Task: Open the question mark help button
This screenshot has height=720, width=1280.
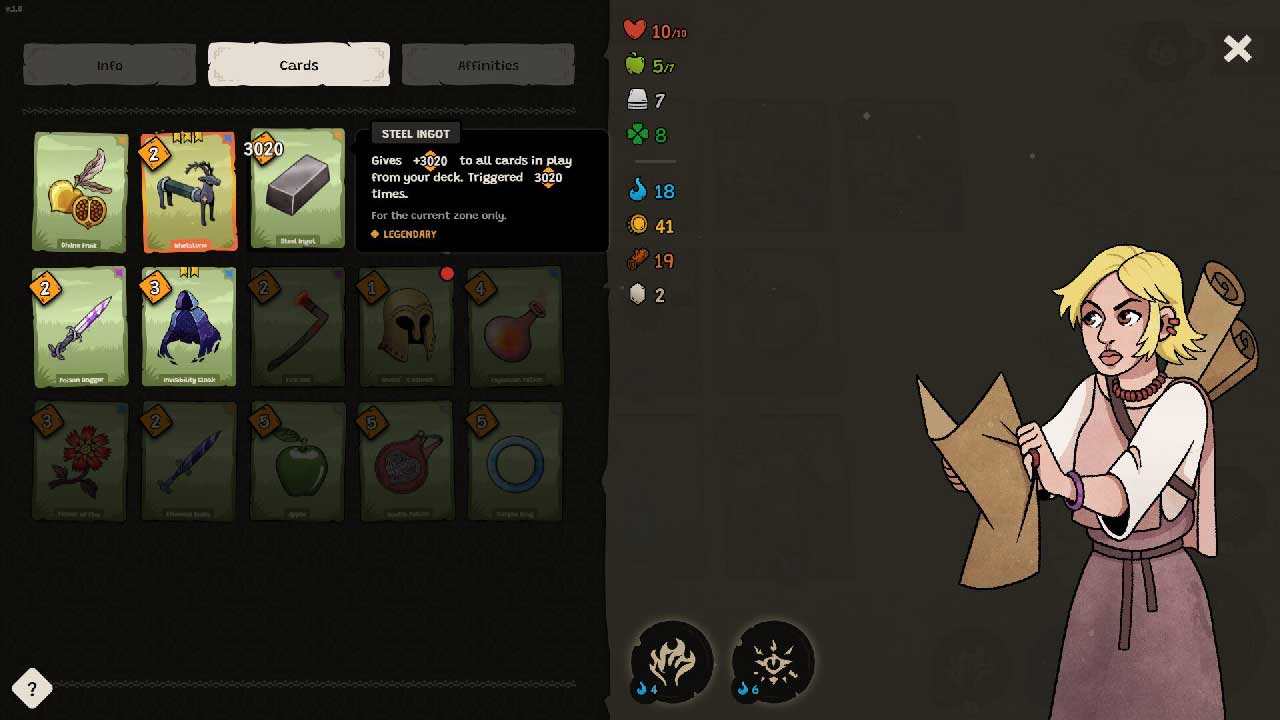Action: (32, 688)
